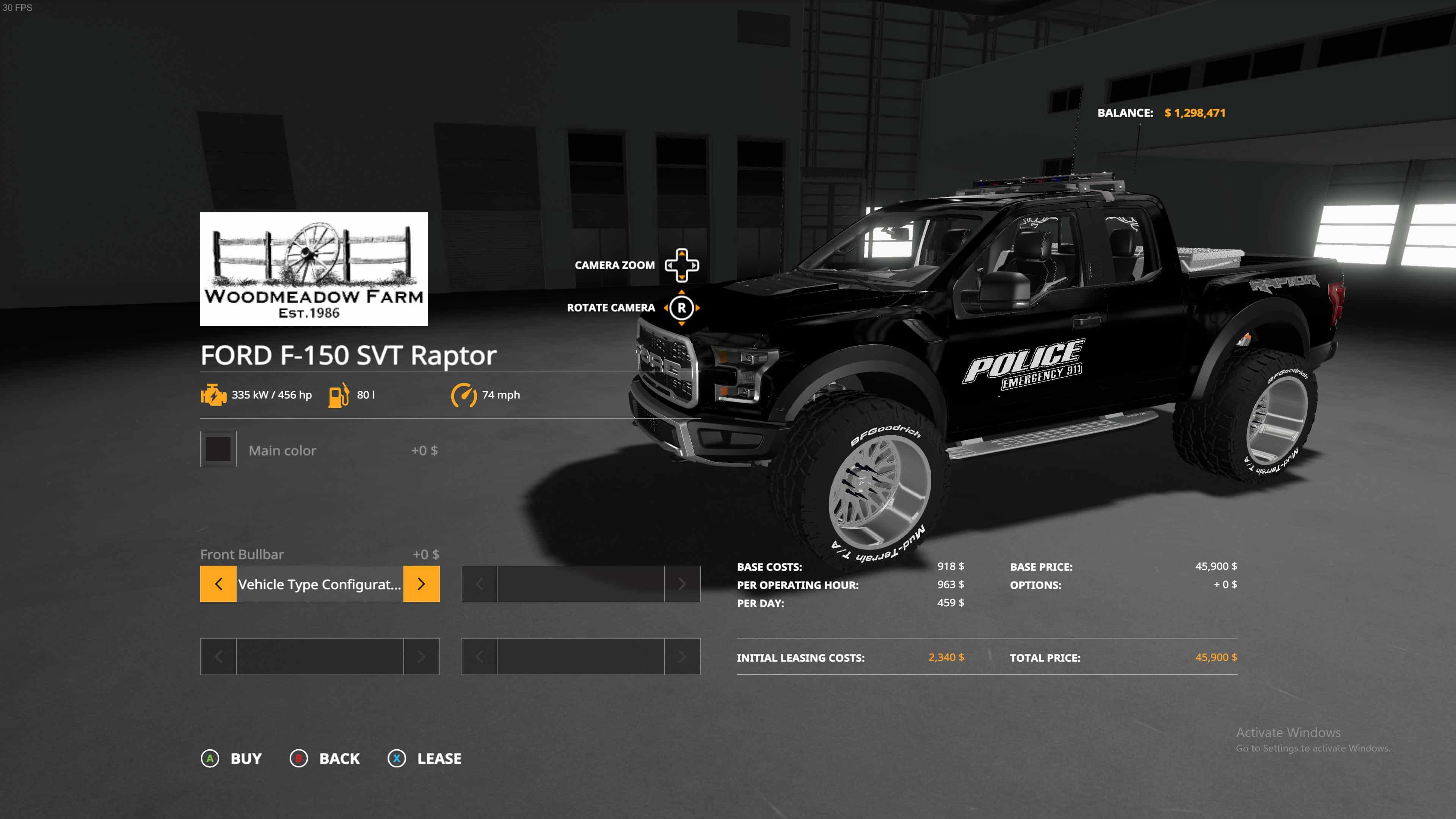This screenshot has height=819, width=1456.
Task: Click the fuel pump icon next to 80 l
Action: coord(338,394)
